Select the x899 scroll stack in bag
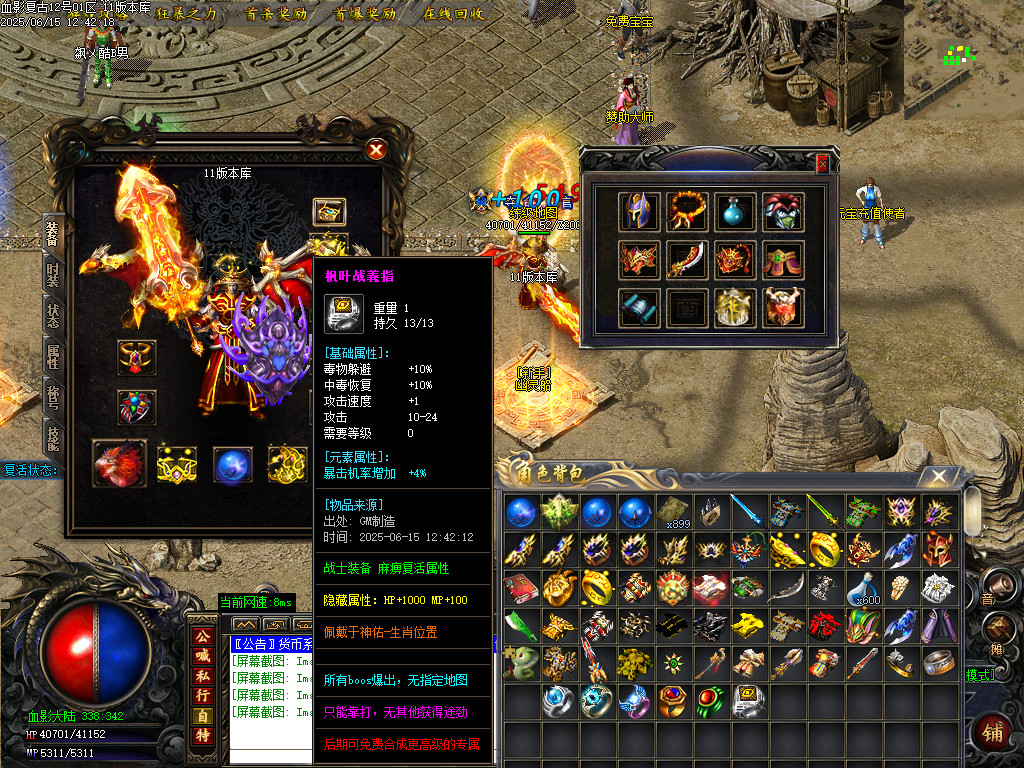The image size is (1024, 768). point(674,512)
